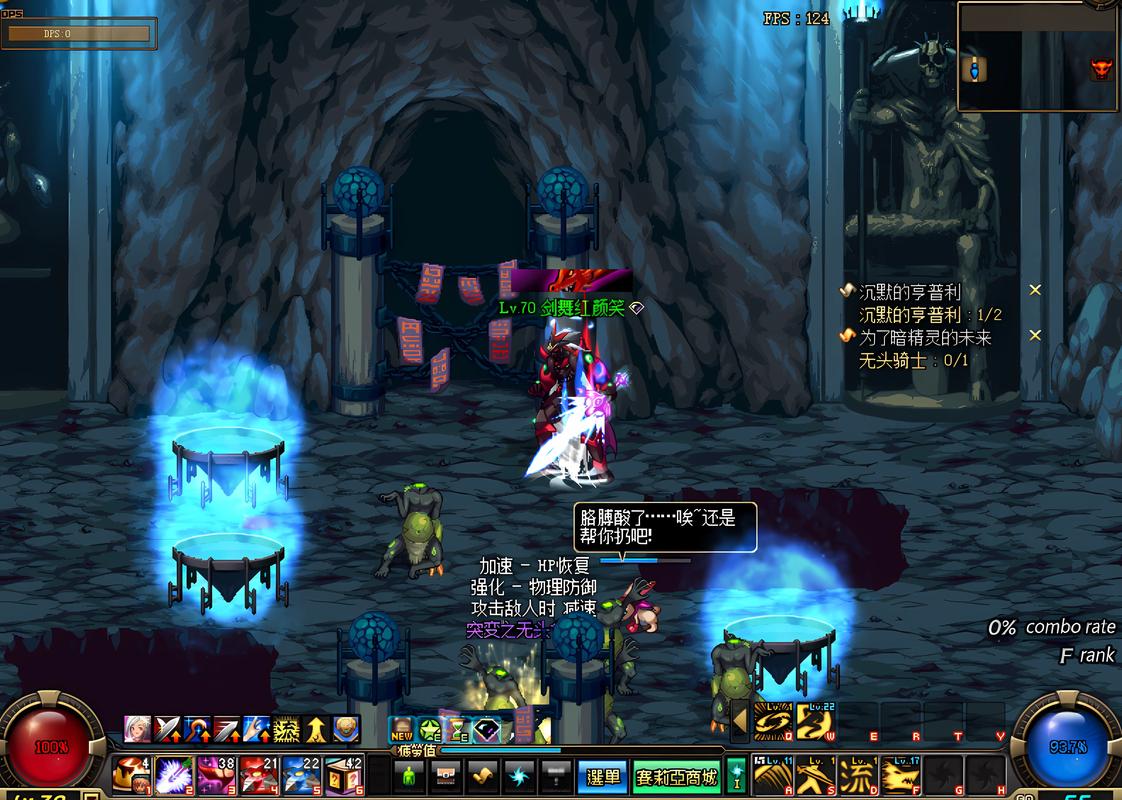Click the boss room marker on minimap

tap(1101, 69)
